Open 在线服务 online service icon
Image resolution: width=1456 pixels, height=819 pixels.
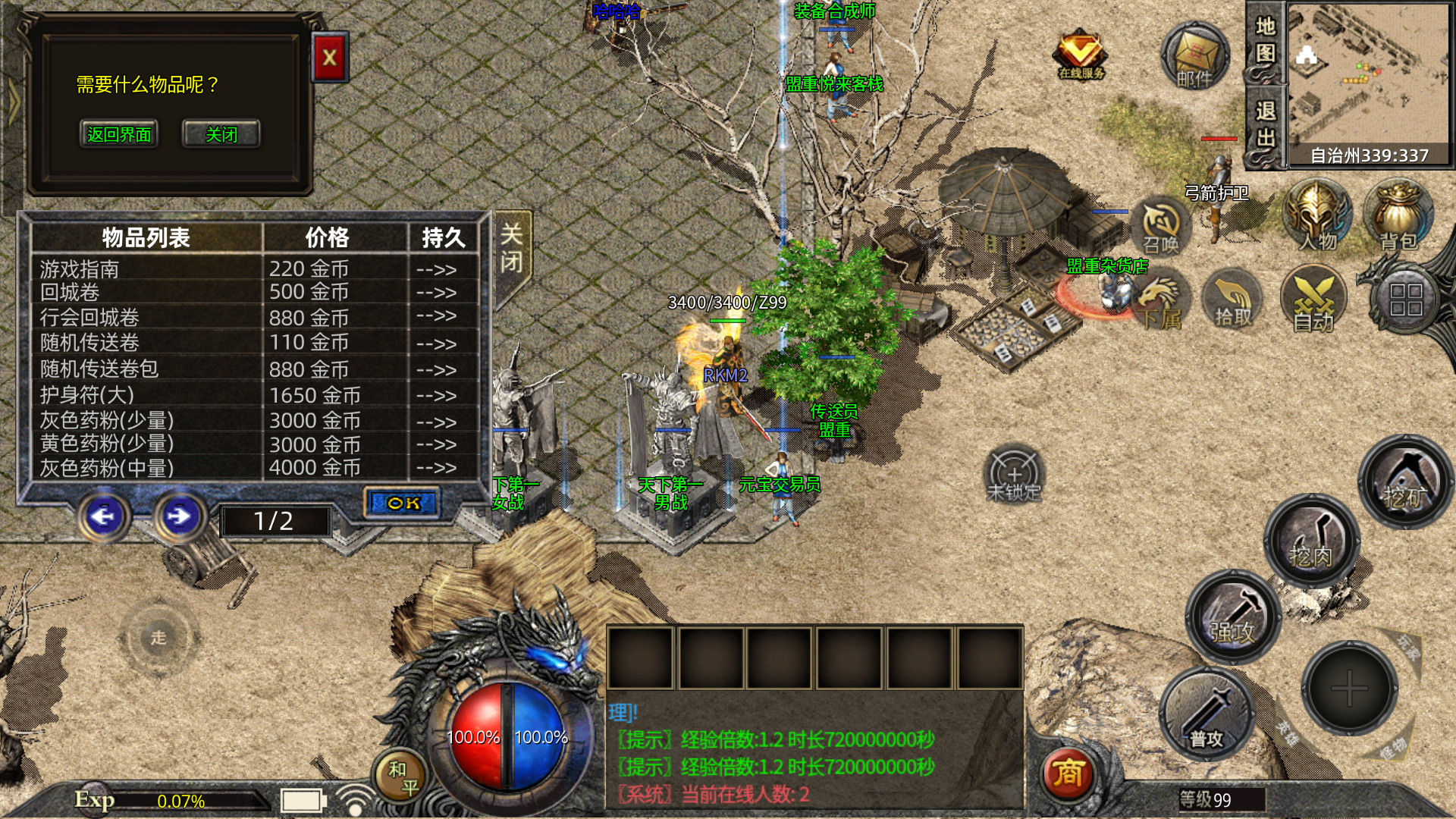coord(1081,55)
